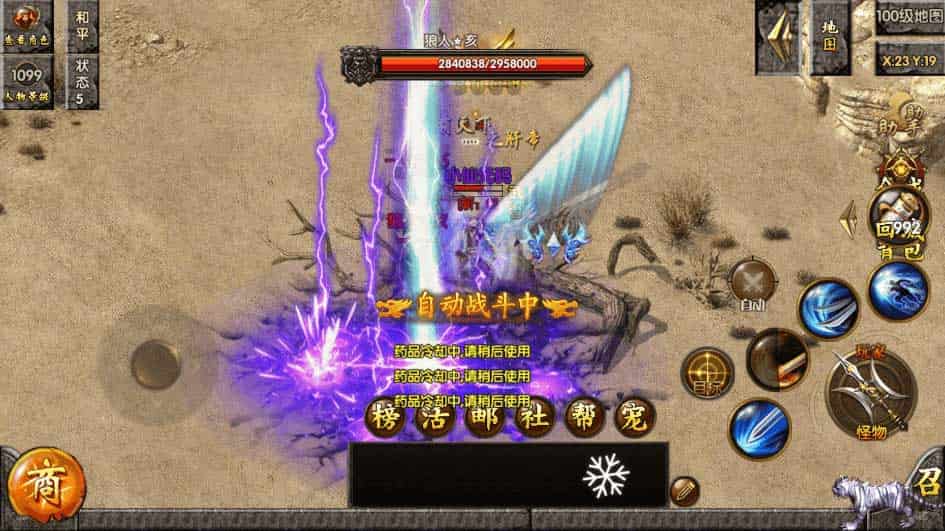Use the flaming sword skill
Image resolution: width=945 pixels, height=531 pixels.
point(776,358)
